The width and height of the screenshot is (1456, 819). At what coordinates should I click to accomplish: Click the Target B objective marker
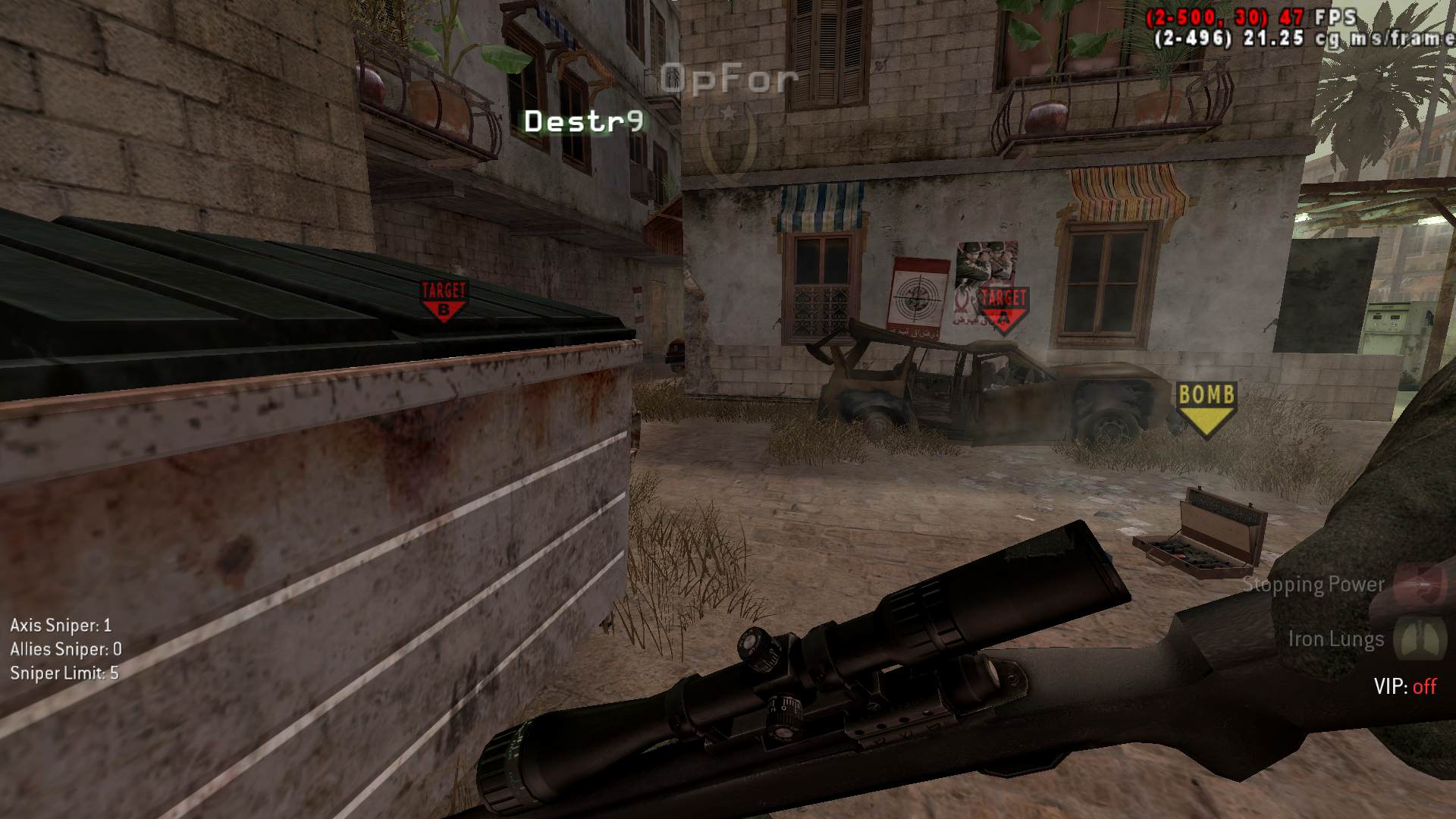[444, 300]
